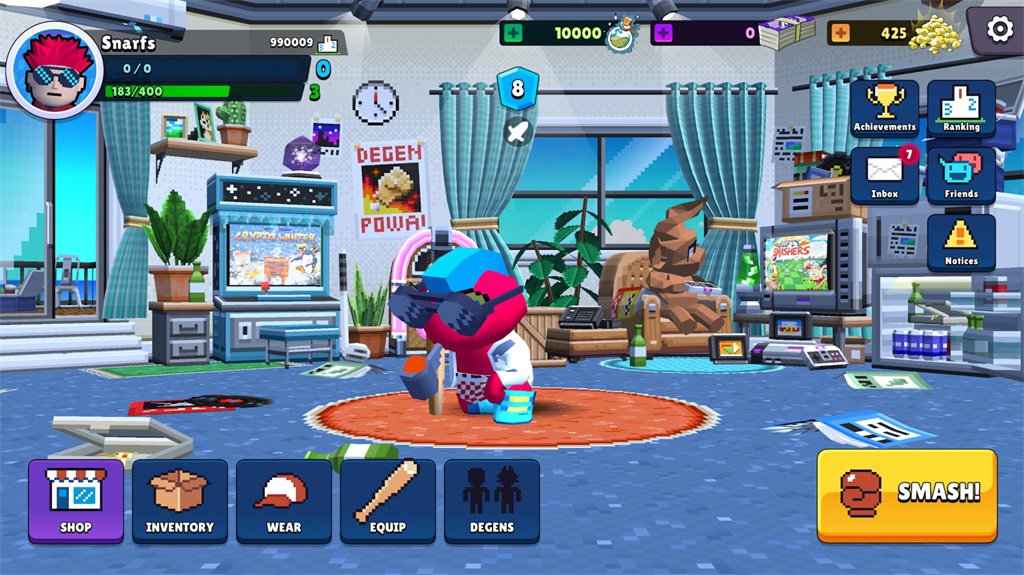The height and width of the screenshot is (575, 1024).
Task: Add cash with the purple plus button
Action: pyautogui.click(x=664, y=33)
